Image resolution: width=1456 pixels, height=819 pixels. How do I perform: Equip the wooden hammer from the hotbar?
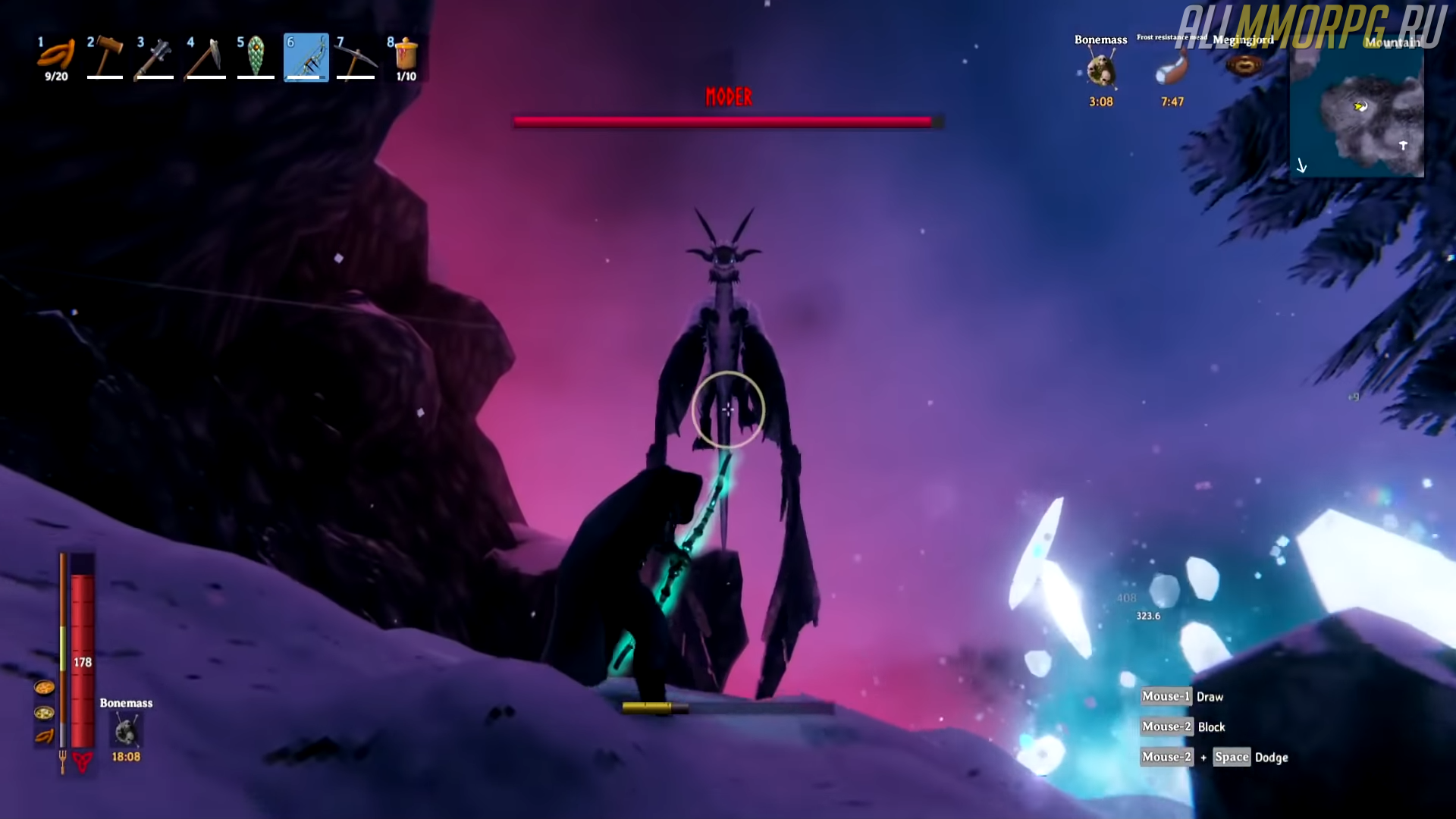(105, 56)
